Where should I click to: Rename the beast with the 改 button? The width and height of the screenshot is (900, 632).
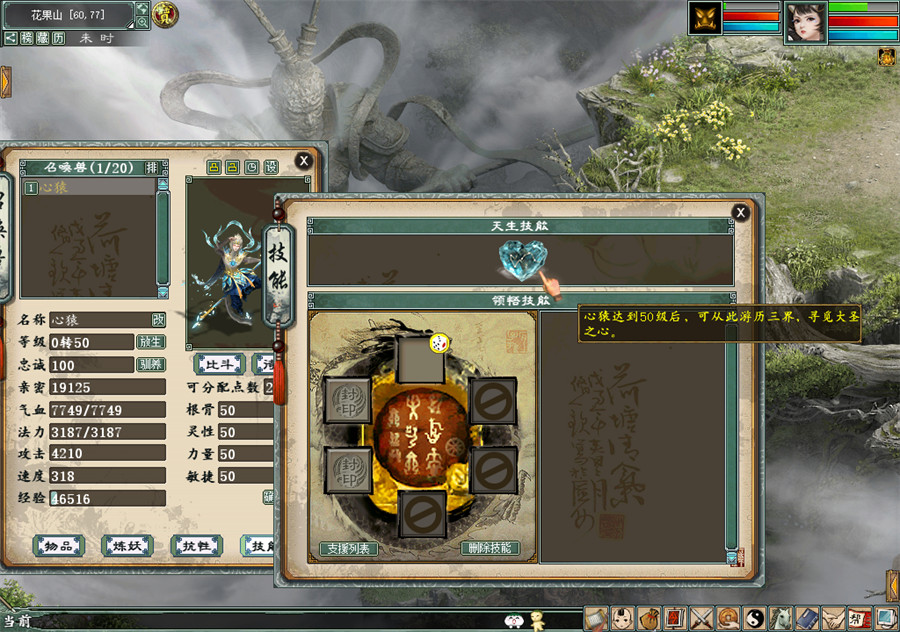[158, 320]
